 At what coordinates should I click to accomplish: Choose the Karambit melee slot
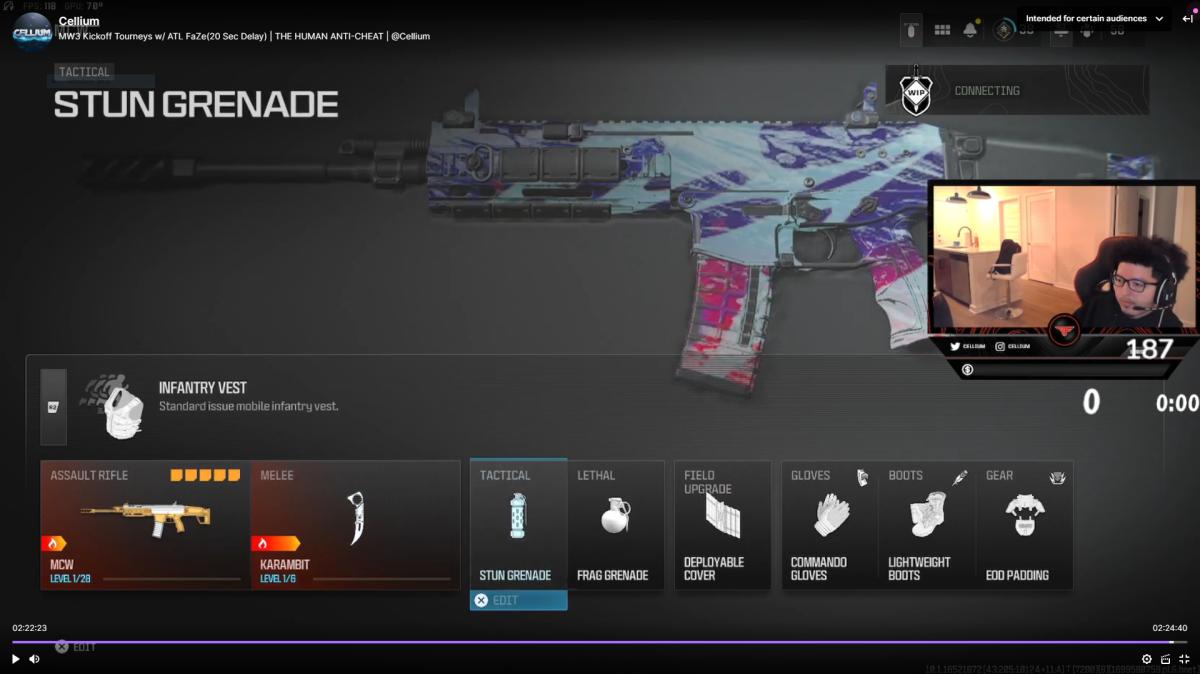[355, 525]
